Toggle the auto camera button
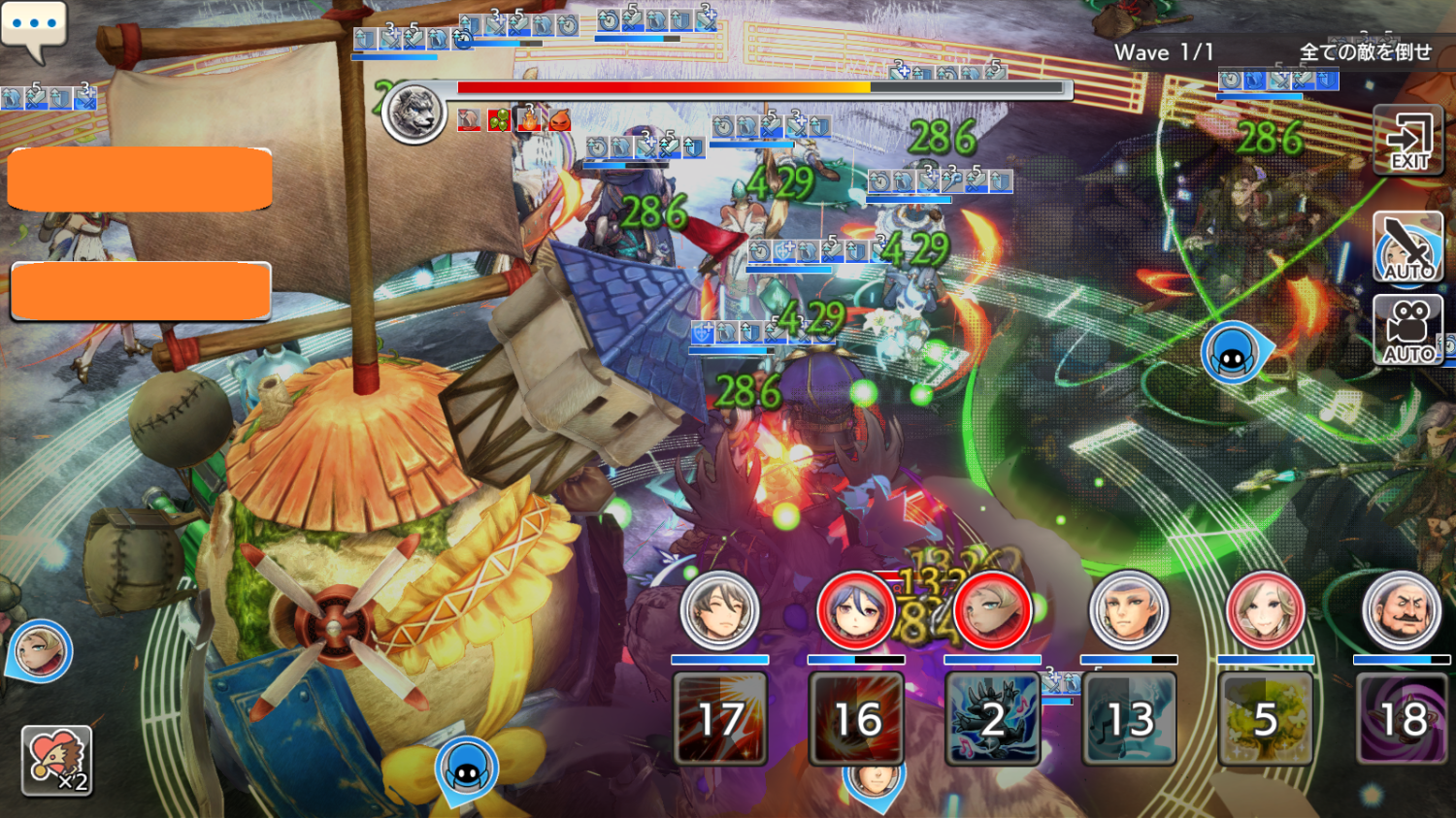1456x818 pixels. point(1408,330)
